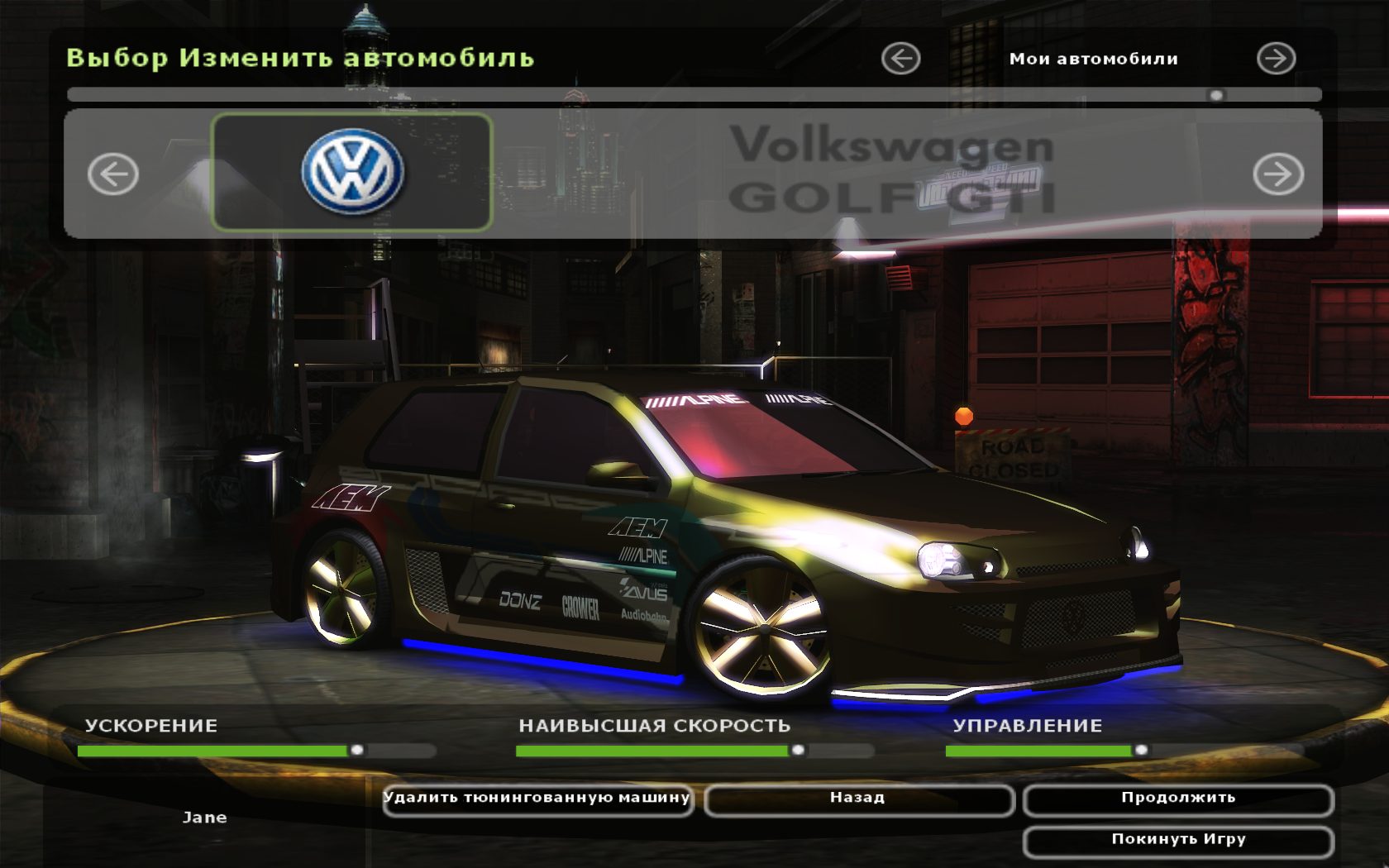Image resolution: width=1389 pixels, height=868 pixels.
Task: Quit via Покинуть Игру button
Action: 1178,840
